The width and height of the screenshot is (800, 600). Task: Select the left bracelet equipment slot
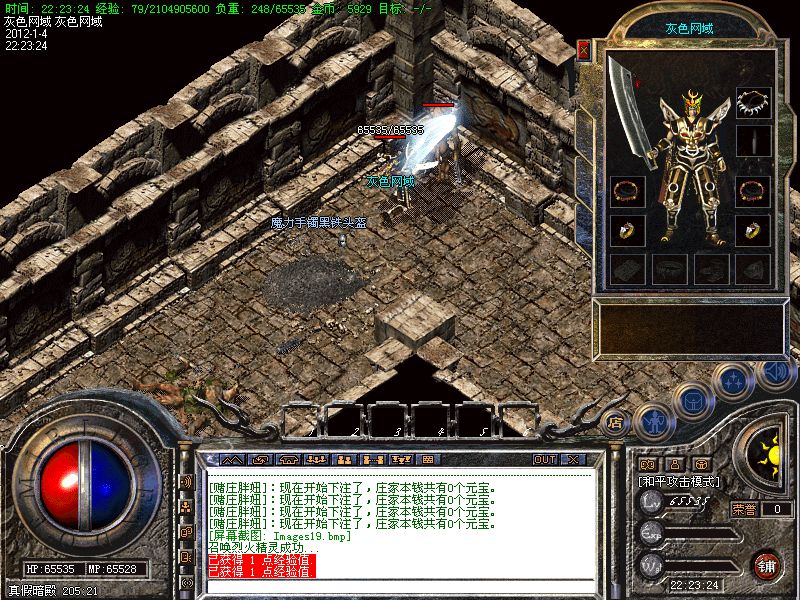point(627,190)
